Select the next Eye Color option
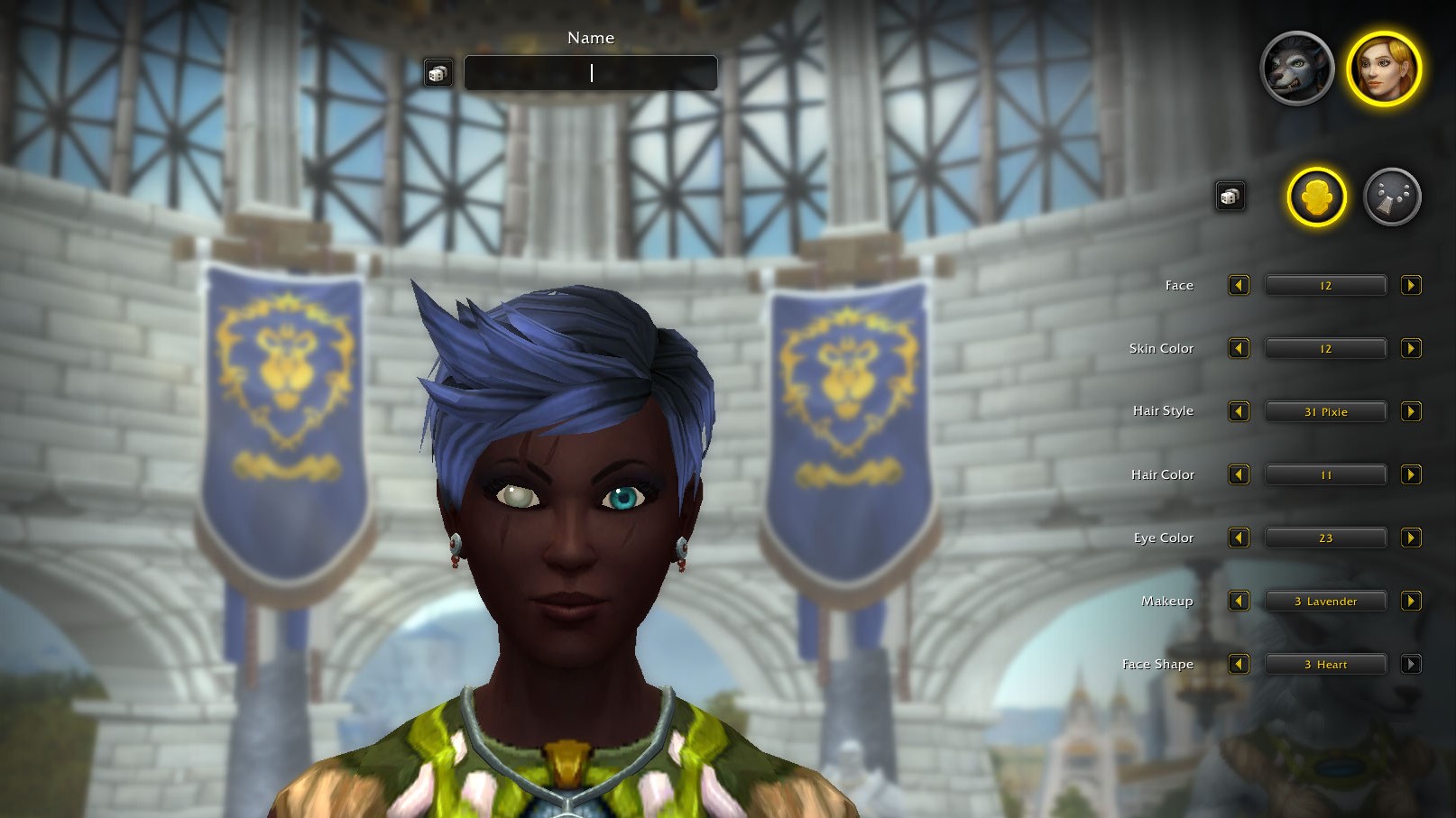This screenshot has height=818, width=1456. point(1412,538)
